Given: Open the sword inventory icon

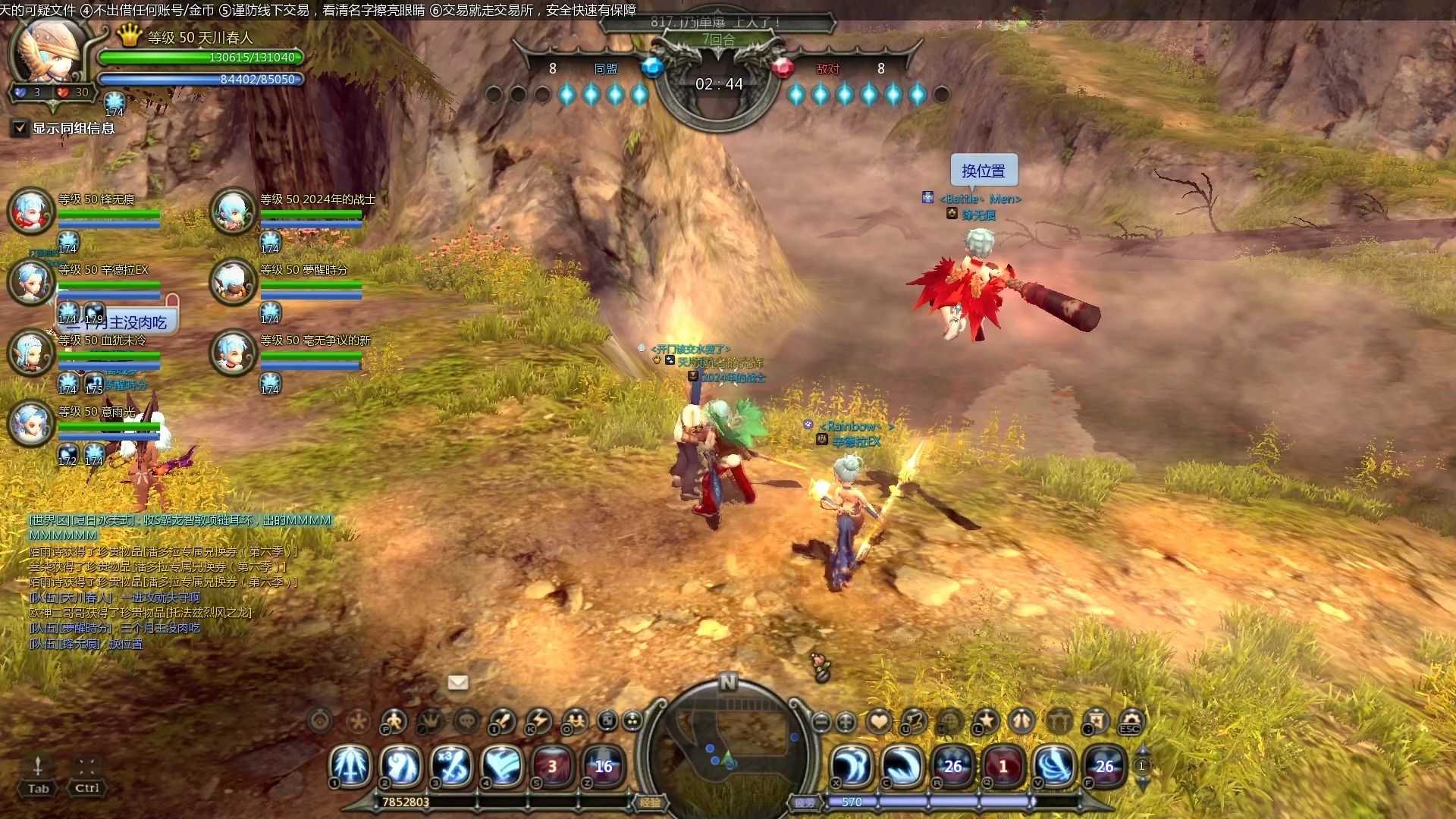Looking at the screenshot, I should [x=502, y=720].
